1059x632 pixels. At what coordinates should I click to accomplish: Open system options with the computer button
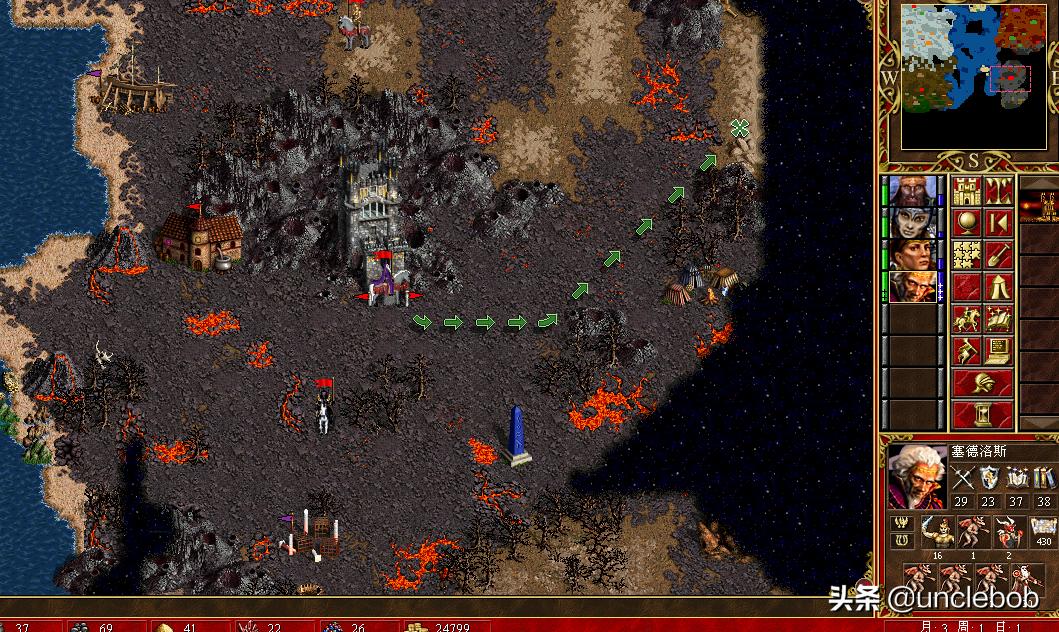998,351
